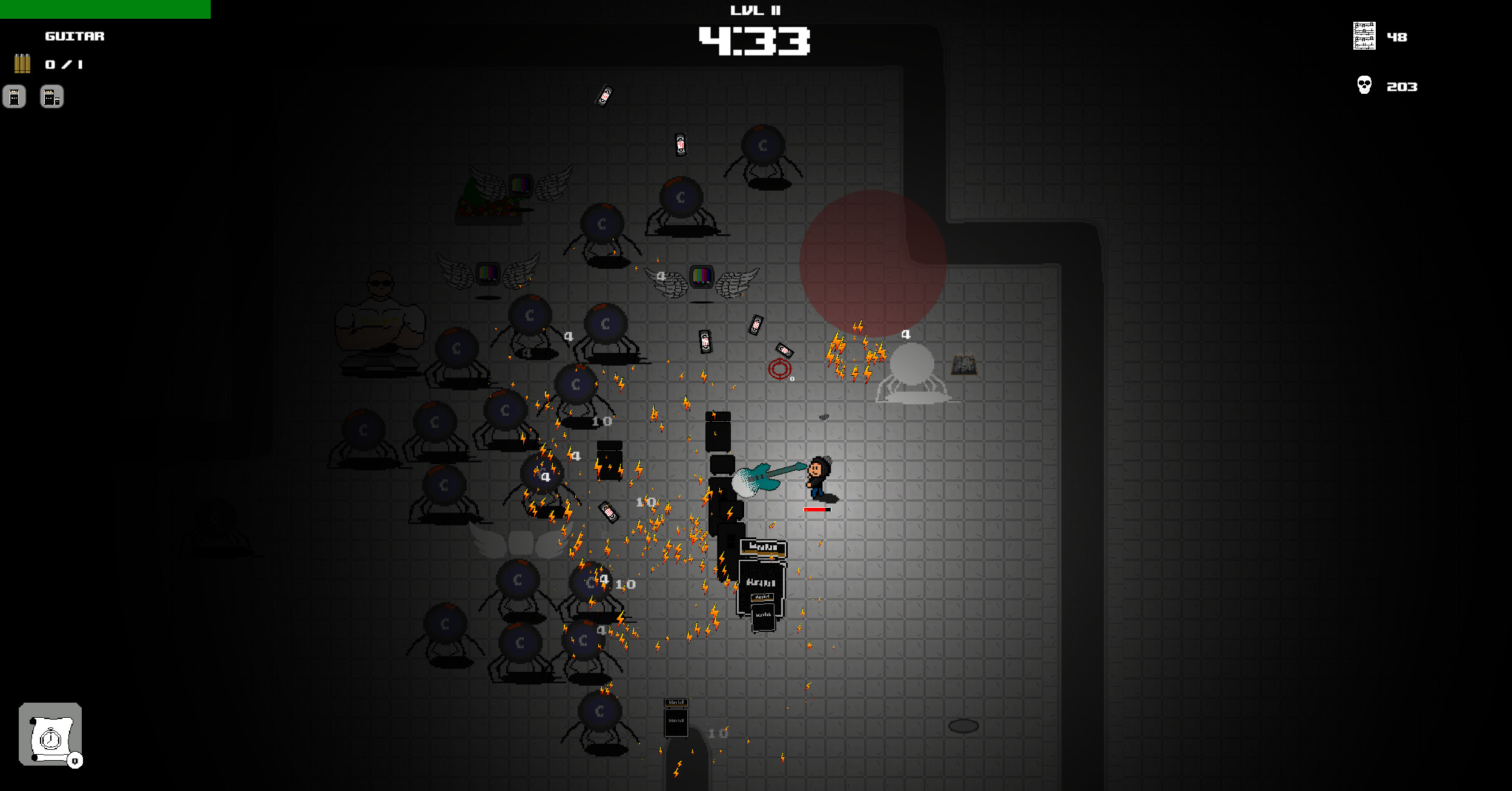The height and width of the screenshot is (791, 1512).
Task: Expand the LVL 11 indicator
Action: [x=755, y=9]
